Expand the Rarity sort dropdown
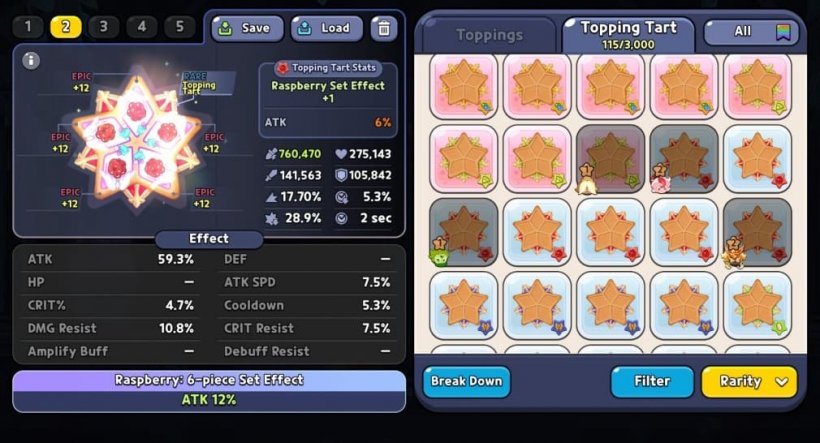 point(749,381)
